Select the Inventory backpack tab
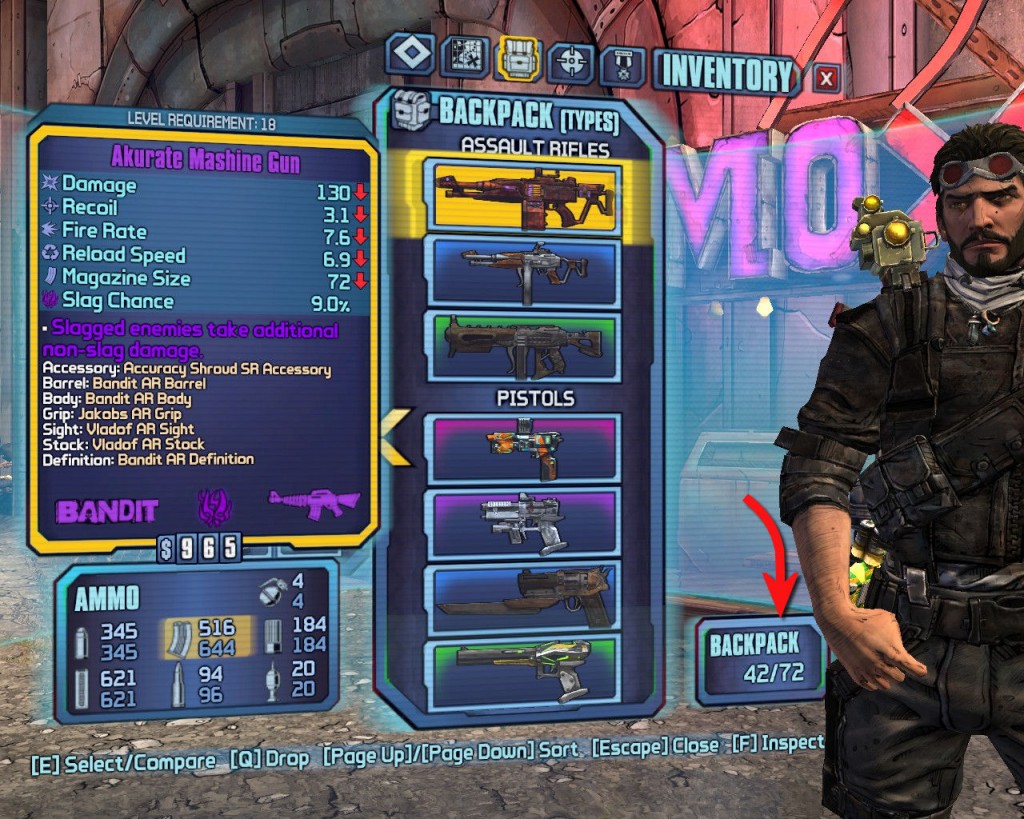Screen dimensions: 1024x819 (519, 60)
